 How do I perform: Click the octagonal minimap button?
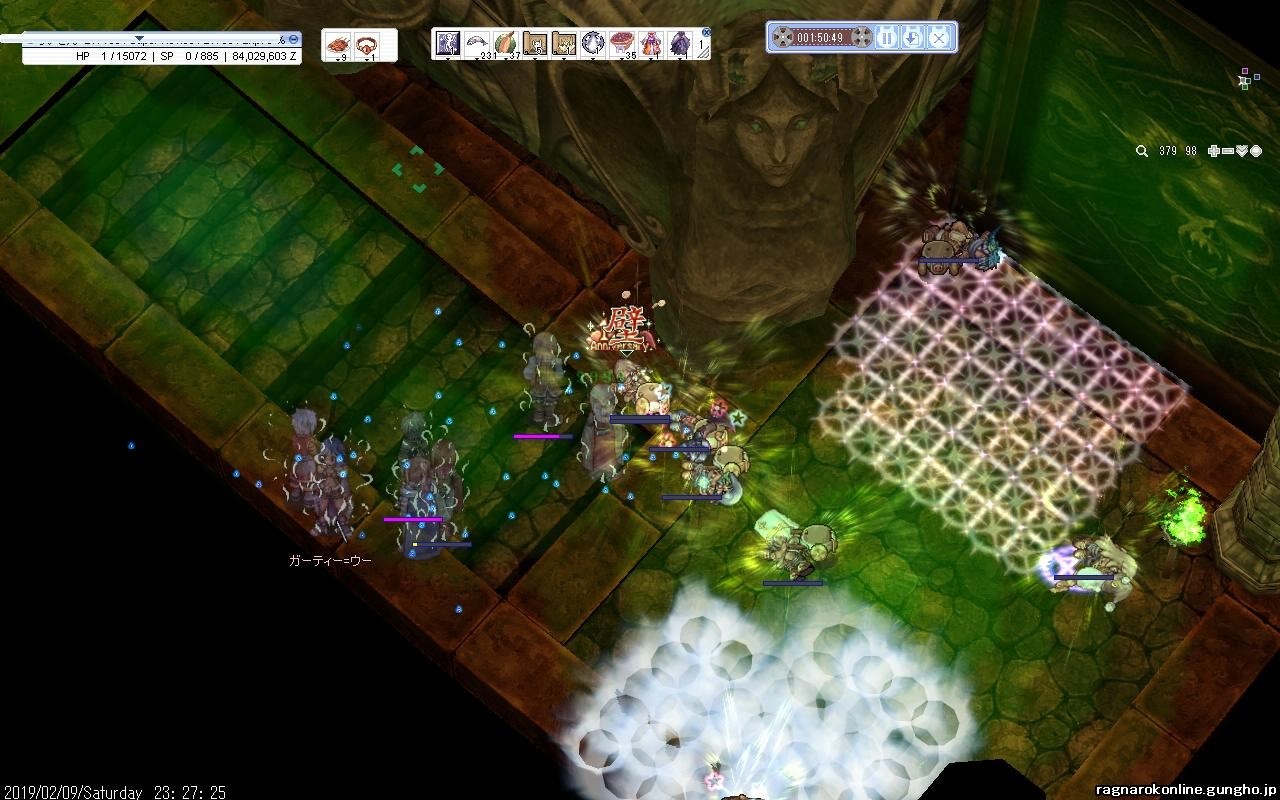point(1256,151)
